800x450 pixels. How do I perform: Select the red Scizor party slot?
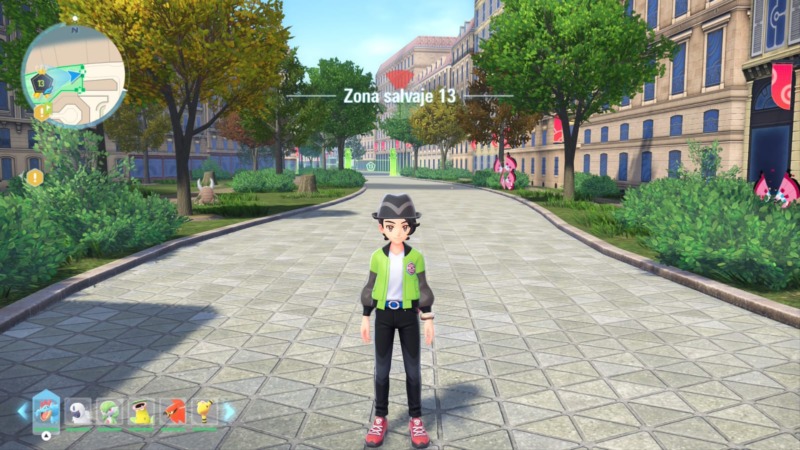(x=173, y=412)
